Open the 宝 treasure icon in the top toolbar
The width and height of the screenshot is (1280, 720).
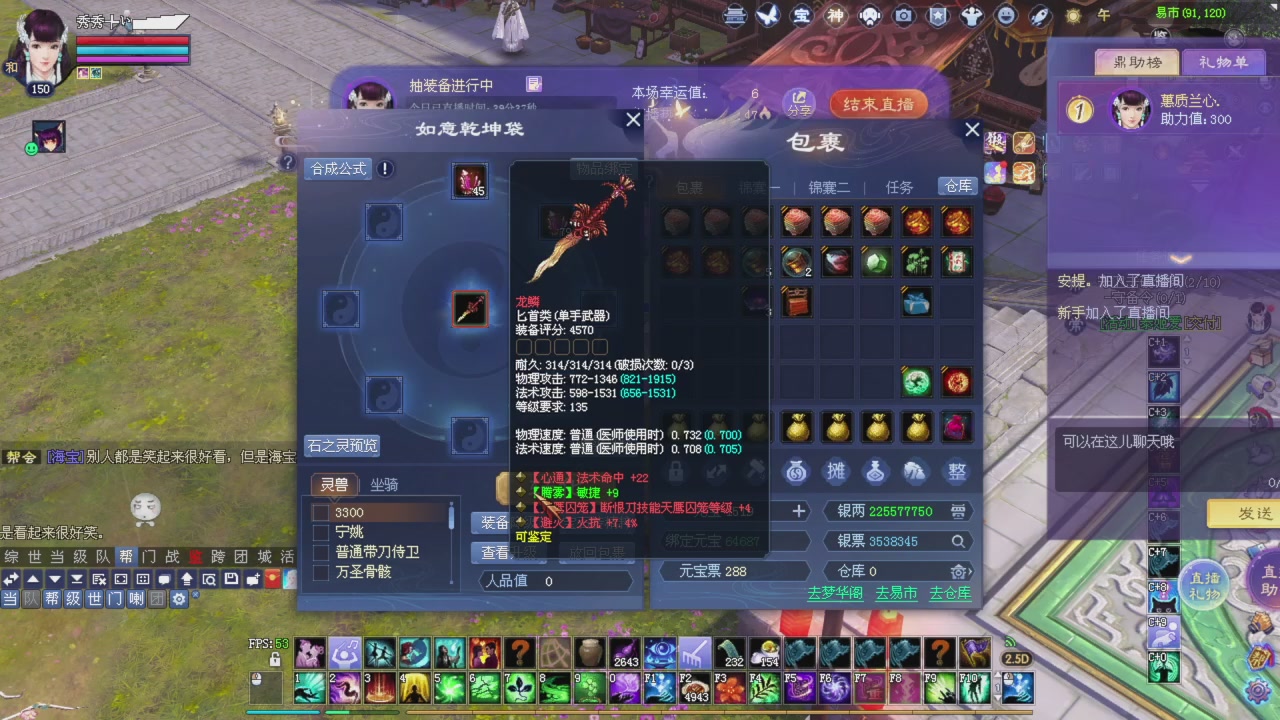click(x=802, y=16)
